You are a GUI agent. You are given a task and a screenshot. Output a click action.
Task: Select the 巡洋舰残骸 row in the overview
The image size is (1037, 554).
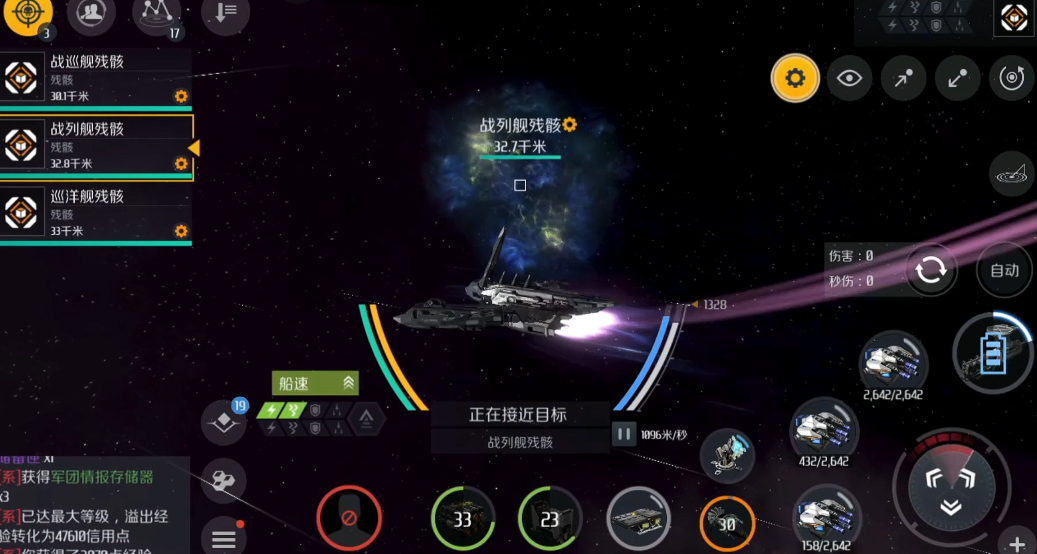95,213
